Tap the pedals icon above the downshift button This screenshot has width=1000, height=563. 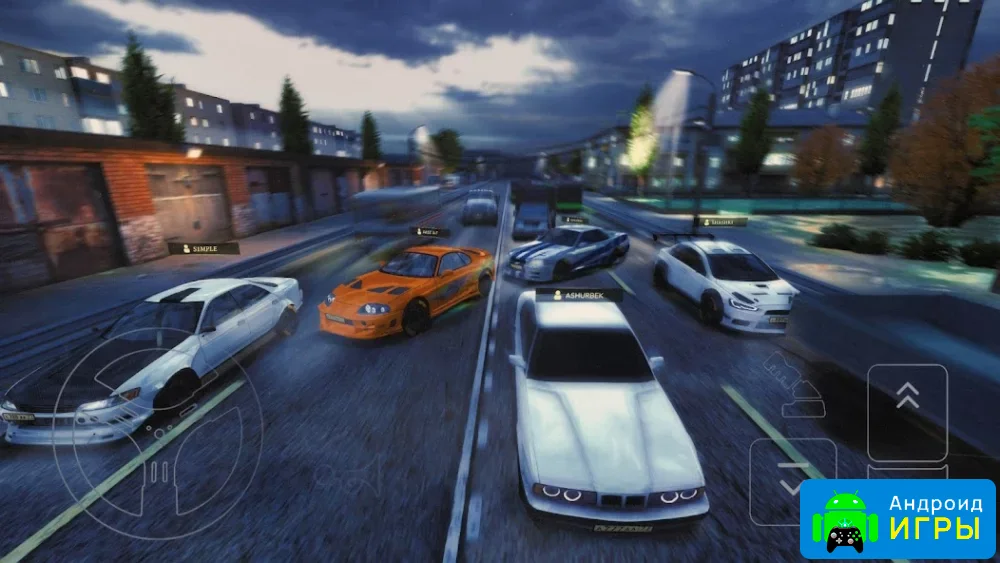coord(793,384)
